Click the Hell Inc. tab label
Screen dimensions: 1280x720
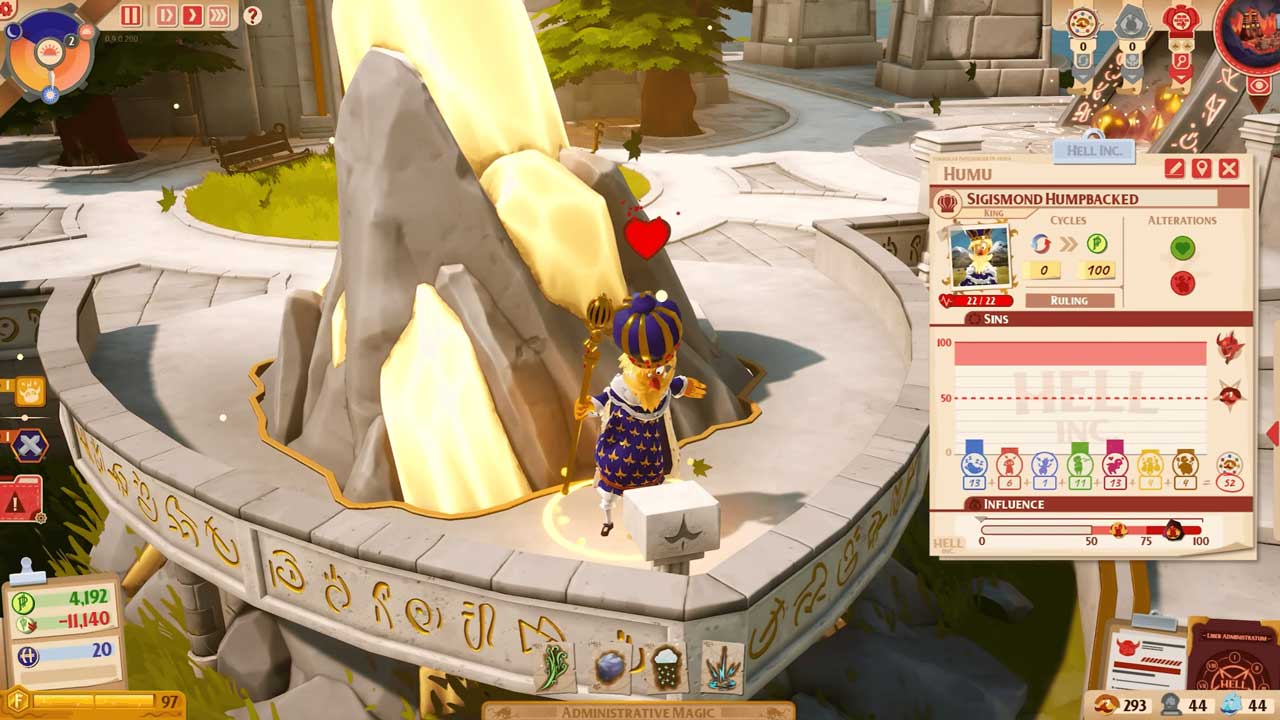[x=1093, y=151]
